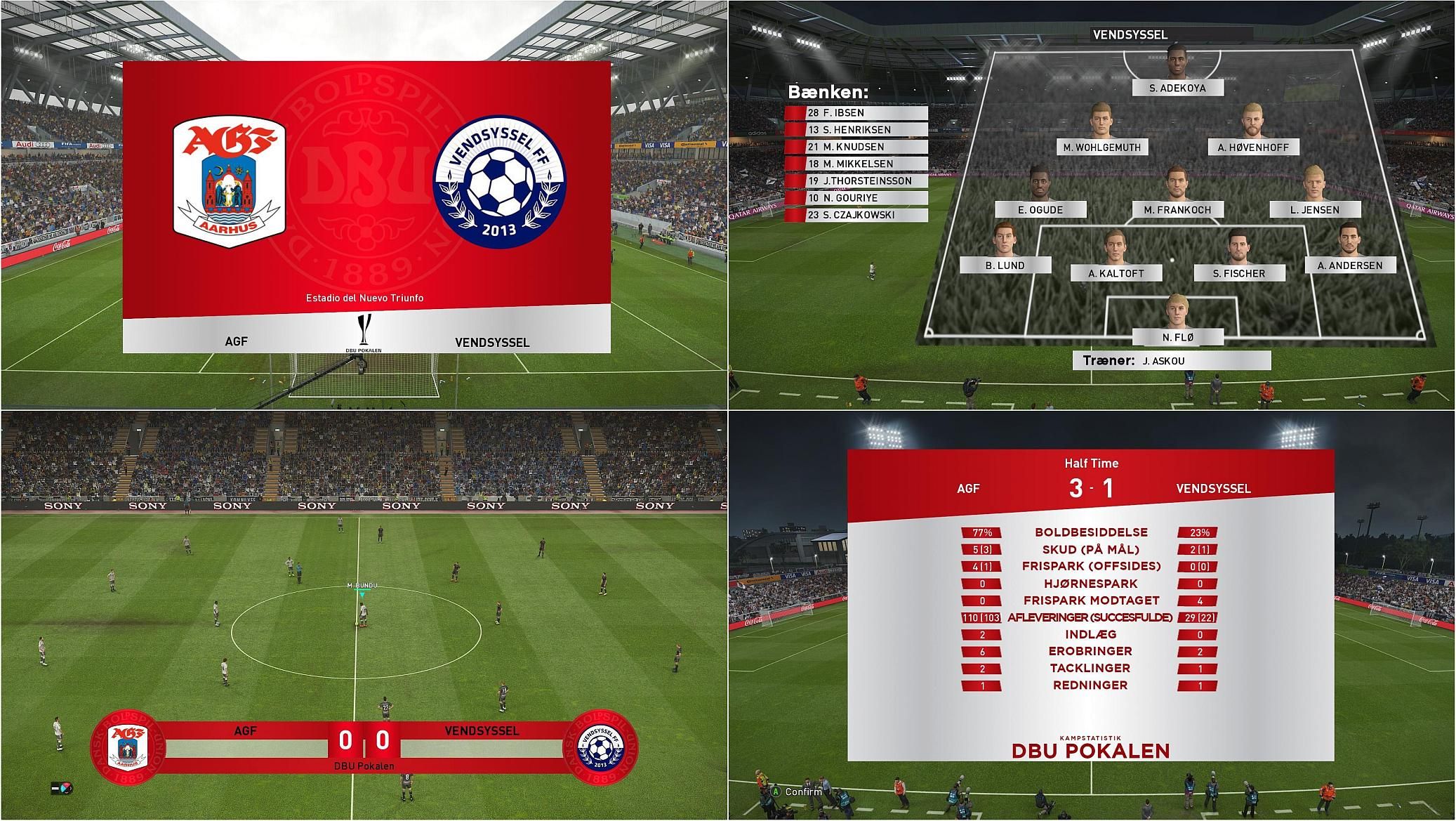The height and width of the screenshot is (821, 1456).
Task: Select M. Wohlgemuth in the formation
Action: 1102,147
